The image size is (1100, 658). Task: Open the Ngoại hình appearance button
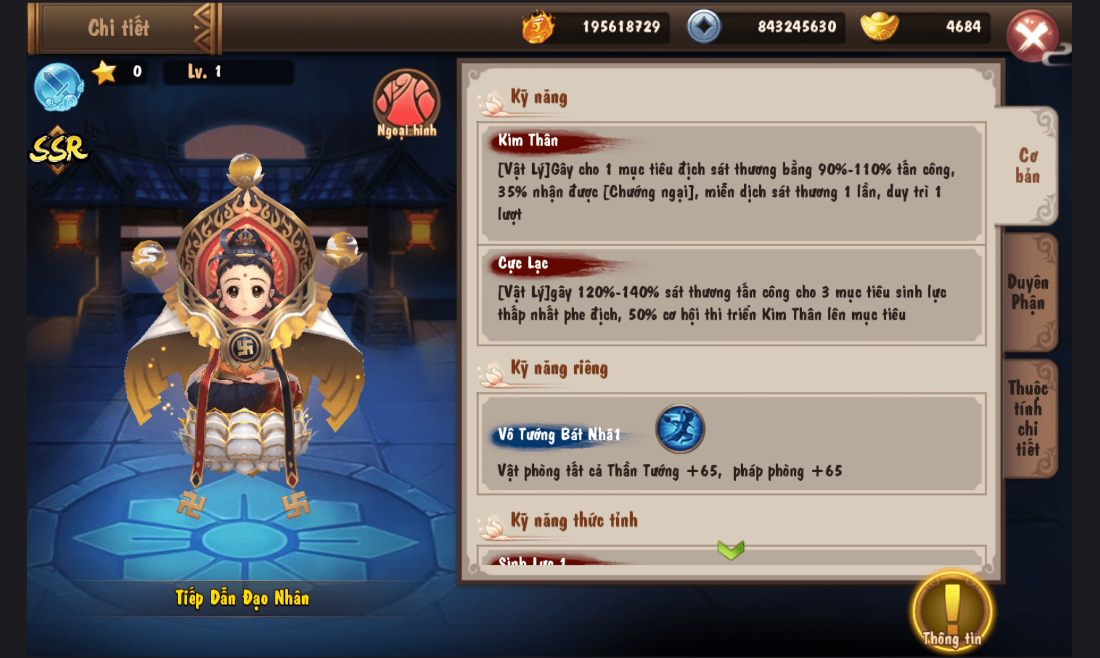click(406, 102)
